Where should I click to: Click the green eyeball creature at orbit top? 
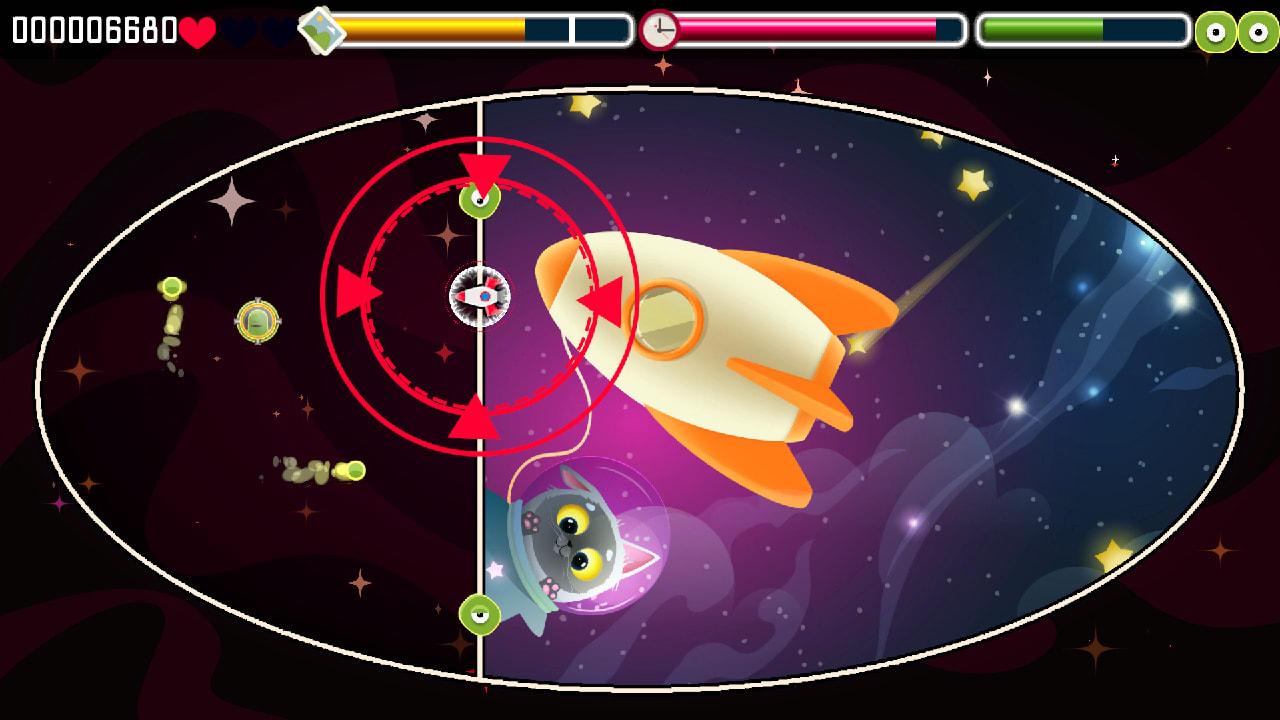pos(480,200)
